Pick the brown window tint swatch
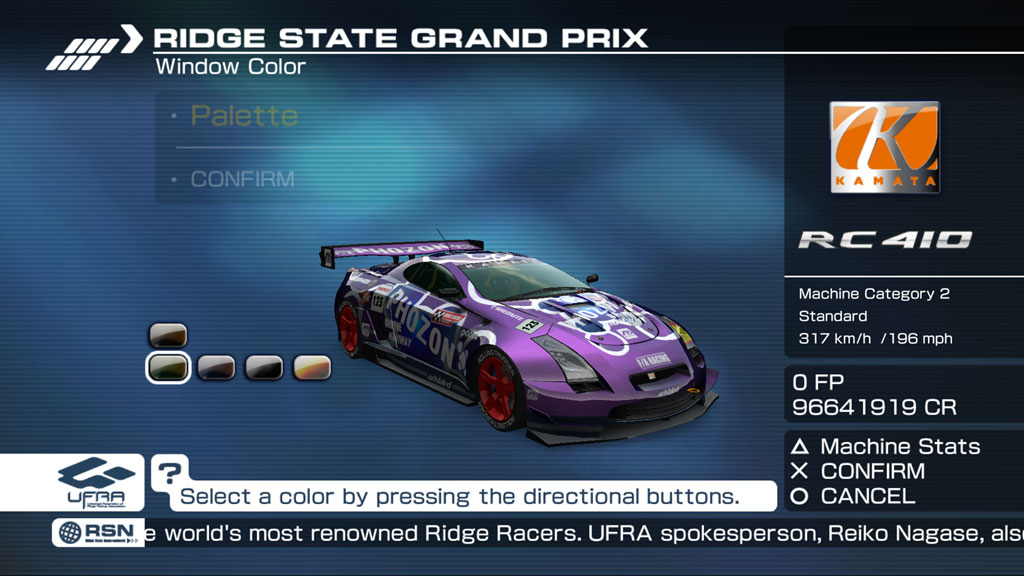This screenshot has height=576, width=1024. pyautogui.click(x=168, y=335)
